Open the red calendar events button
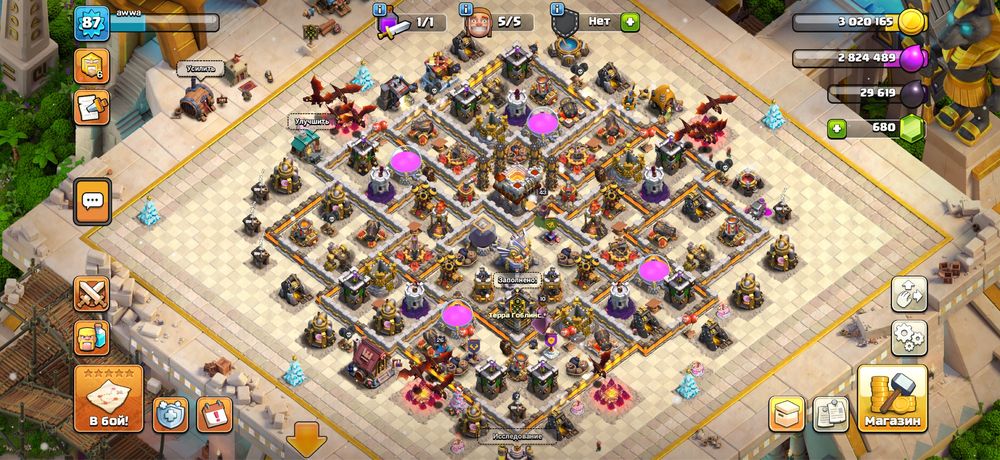The image size is (1000, 460). click(212, 413)
